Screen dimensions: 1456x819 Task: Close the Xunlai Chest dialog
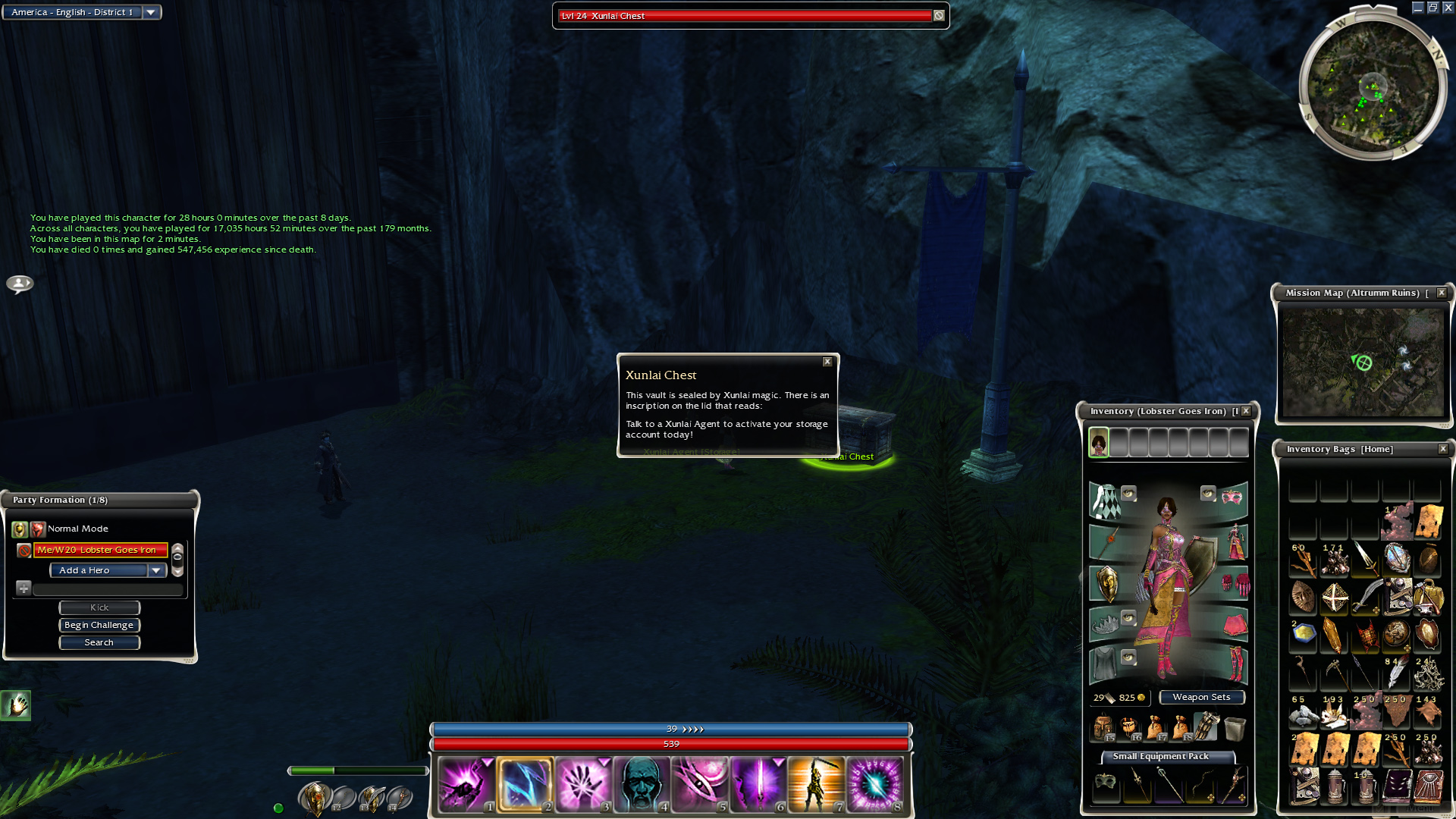[827, 362]
